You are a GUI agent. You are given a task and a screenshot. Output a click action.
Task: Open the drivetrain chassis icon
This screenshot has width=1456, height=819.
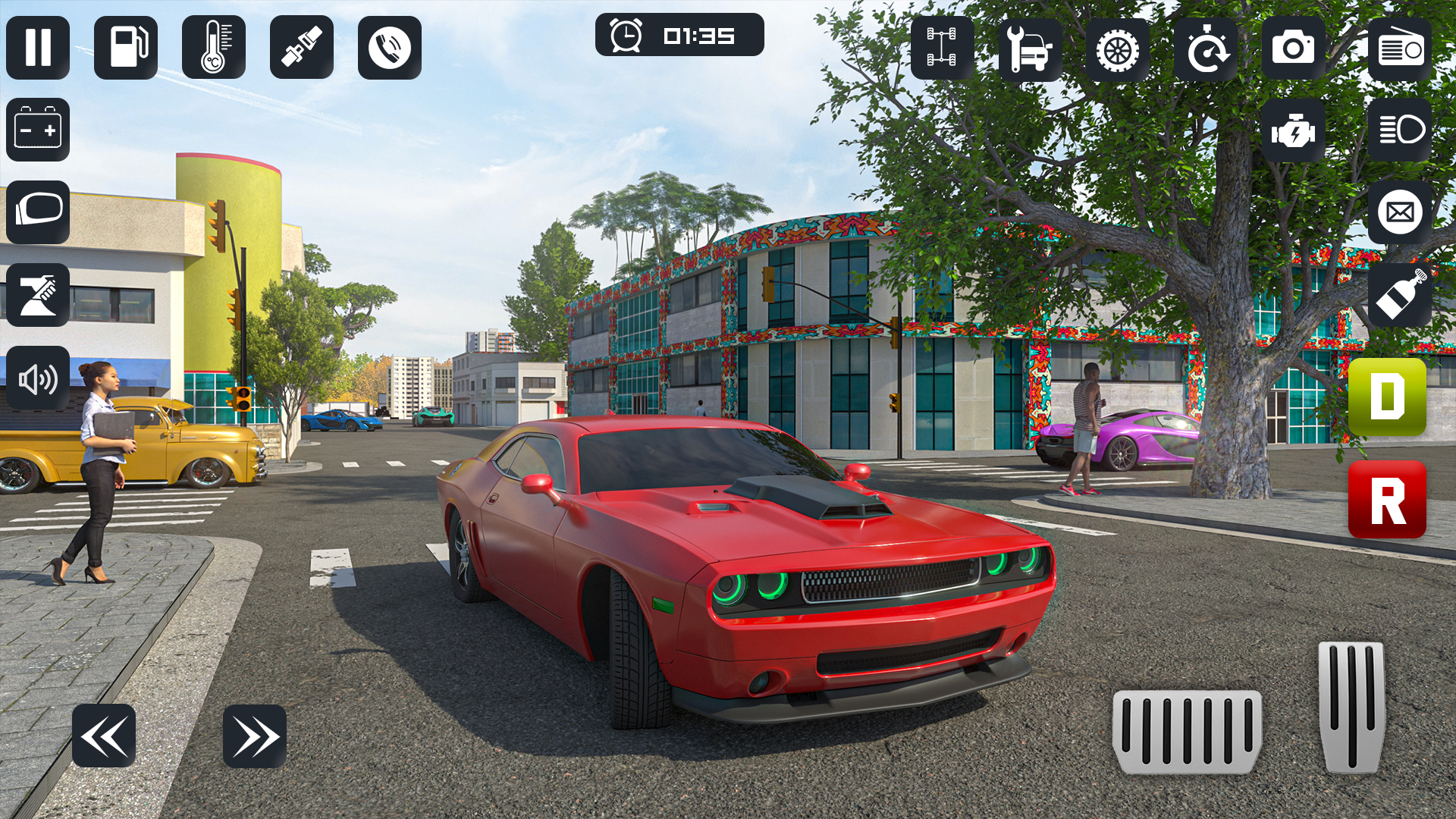(x=942, y=49)
